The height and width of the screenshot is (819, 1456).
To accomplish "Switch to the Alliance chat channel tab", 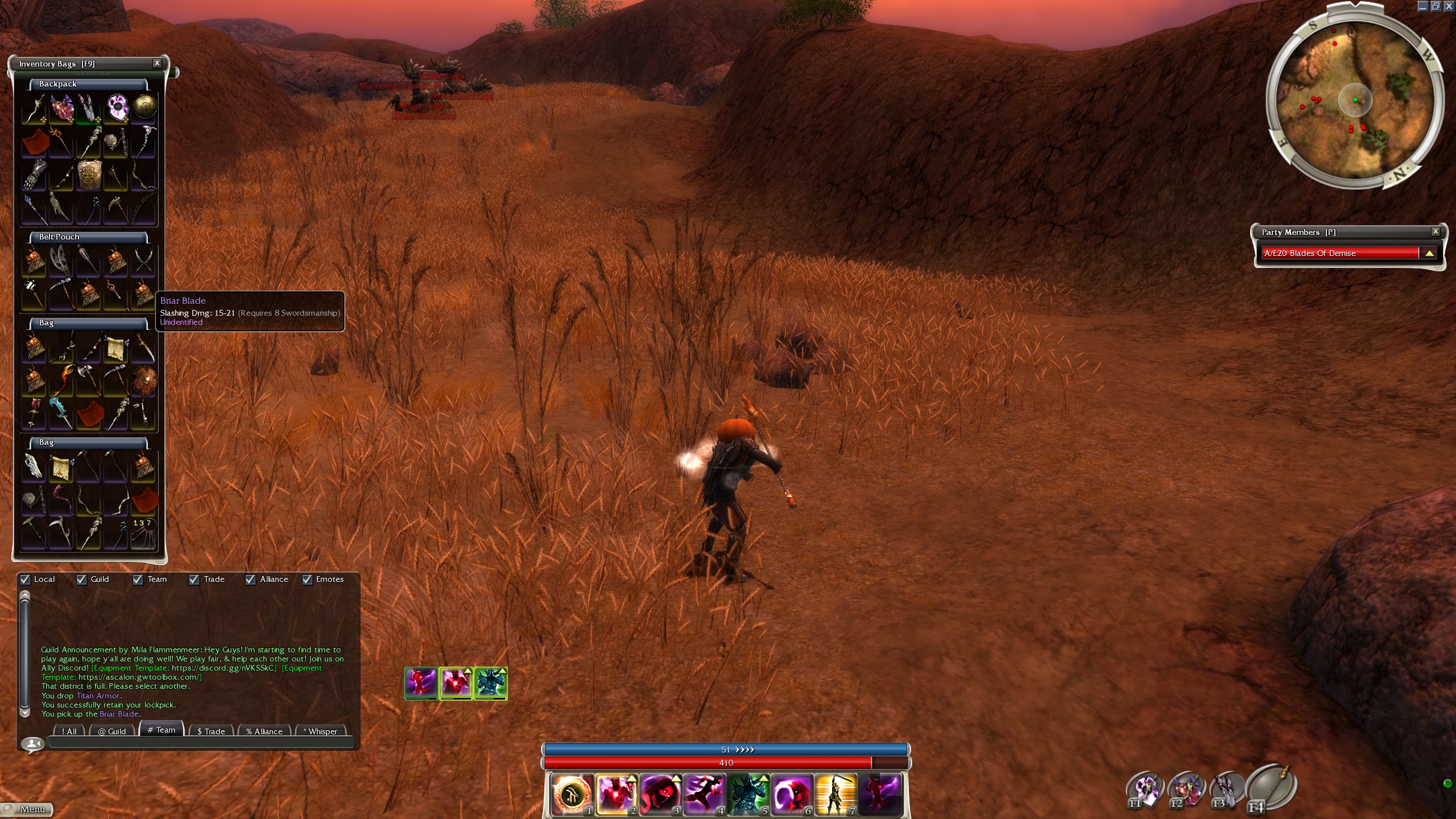I will [264, 731].
